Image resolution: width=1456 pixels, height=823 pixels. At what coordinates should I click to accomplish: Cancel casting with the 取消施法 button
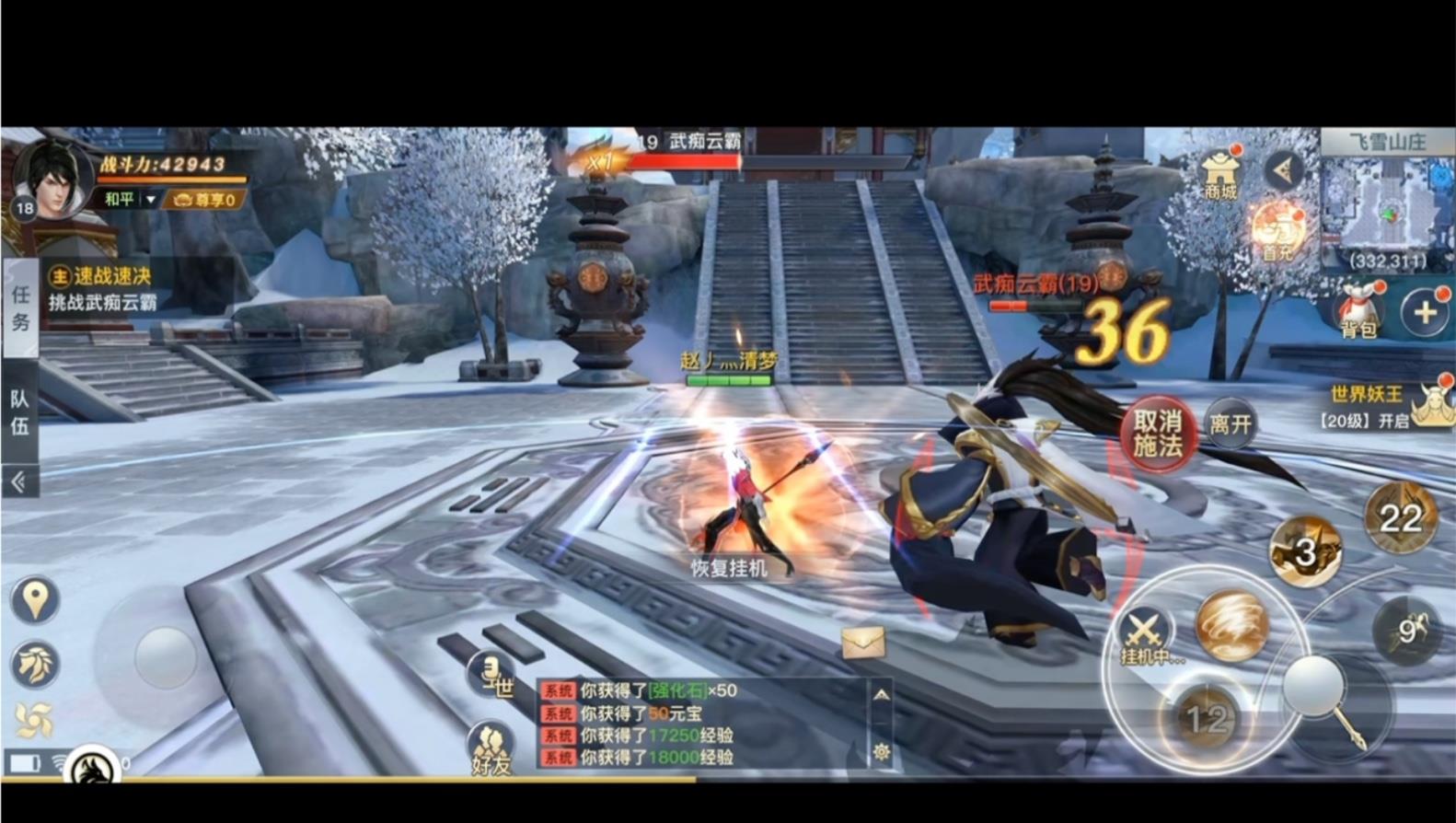pos(1157,434)
